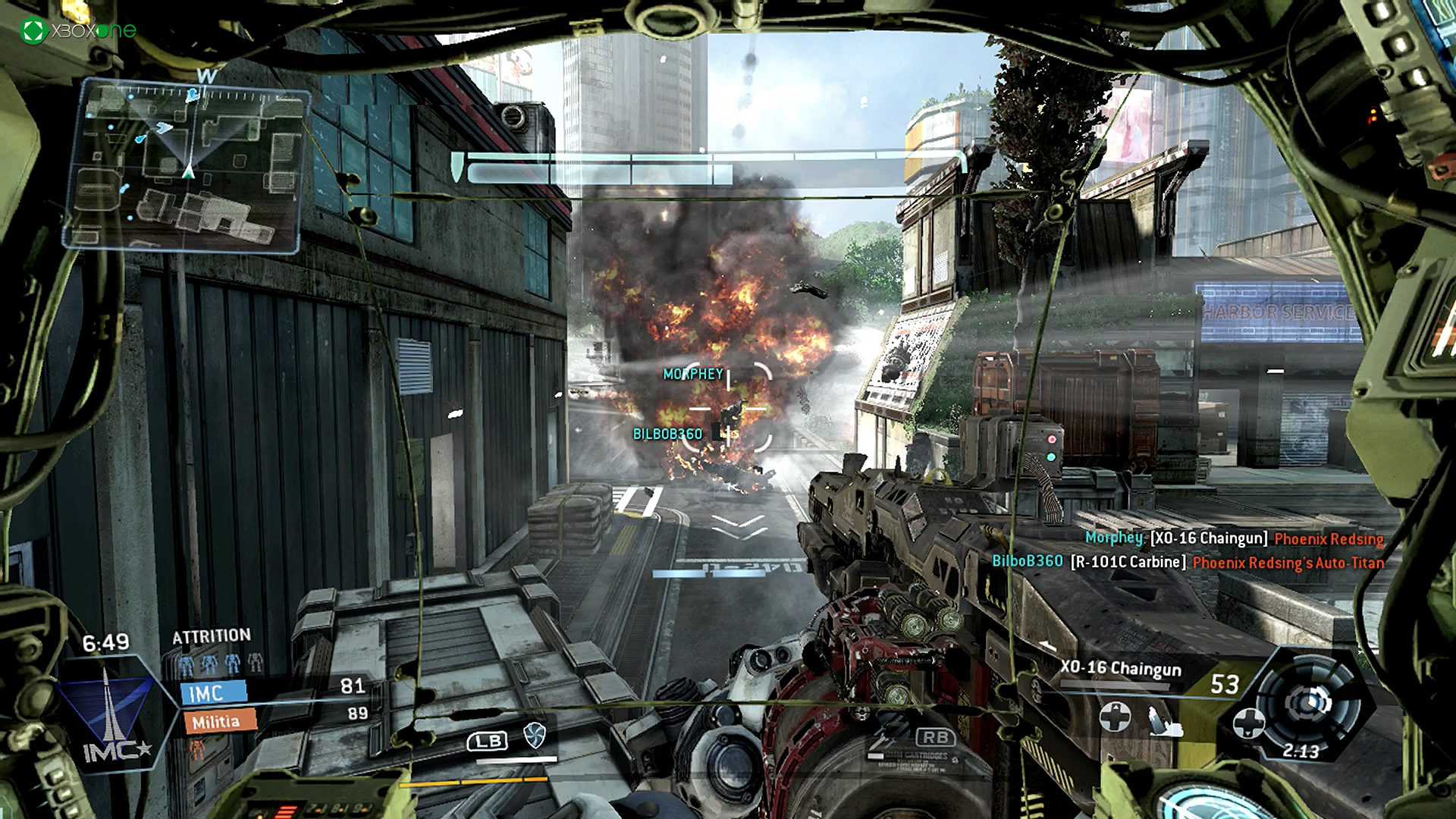
Task: Choose the orange Militia team label
Action: (218, 722)
